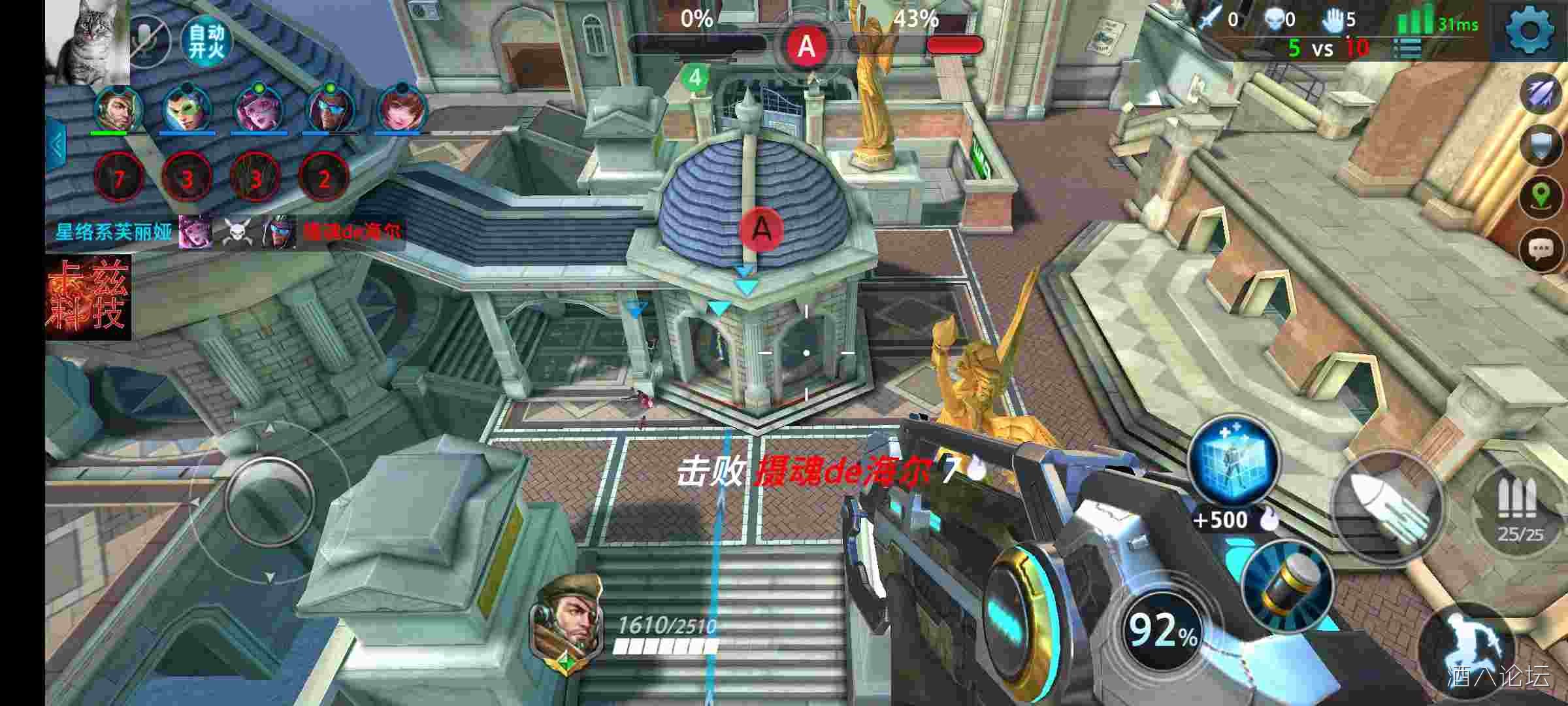Screen dimensions: 1568x706
Task: Toggle the muted microphone button
Action: pyautogui.click(x=147, y=39)
